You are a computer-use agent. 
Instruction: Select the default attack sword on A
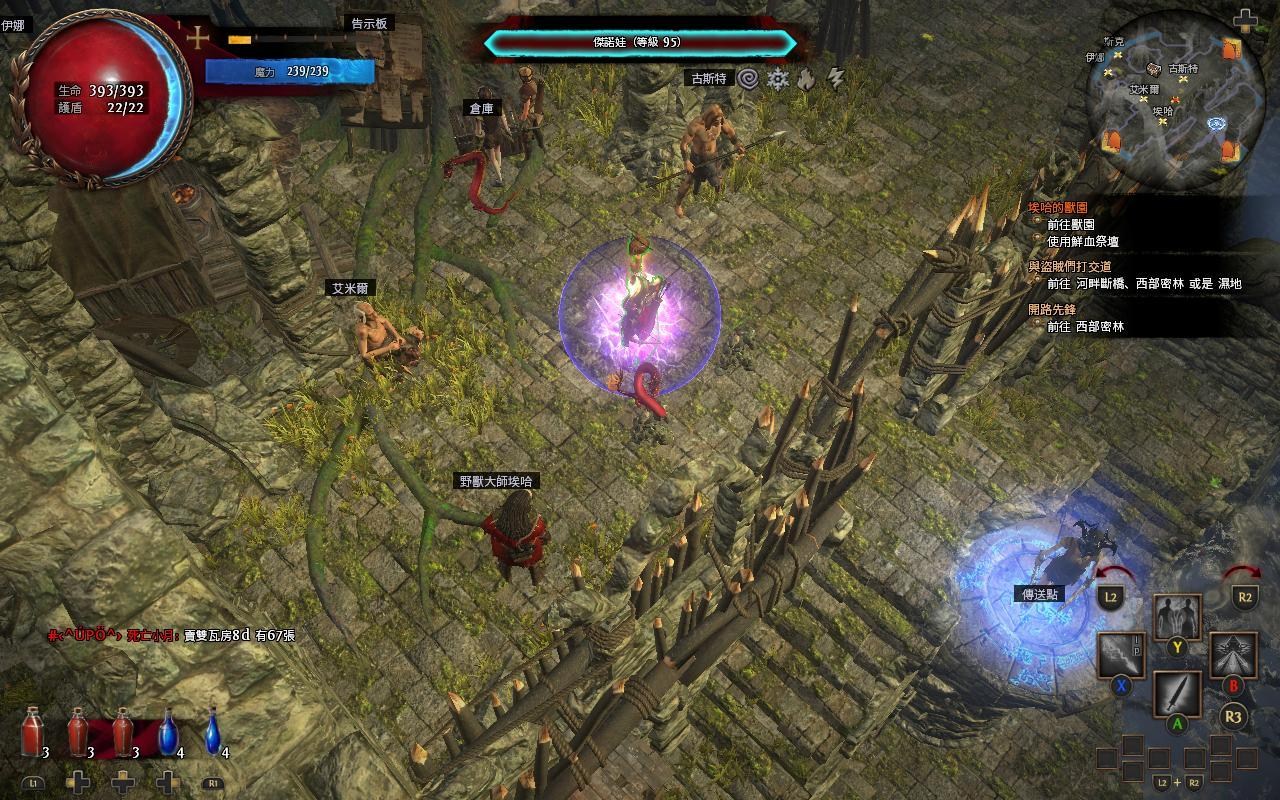[1177, 693]
